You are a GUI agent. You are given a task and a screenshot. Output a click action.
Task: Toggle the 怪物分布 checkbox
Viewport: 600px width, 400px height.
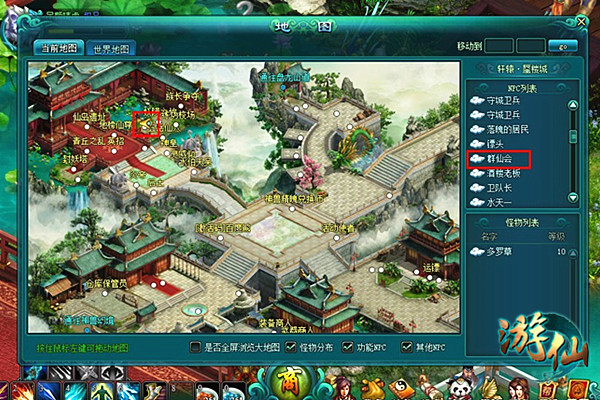291,347
